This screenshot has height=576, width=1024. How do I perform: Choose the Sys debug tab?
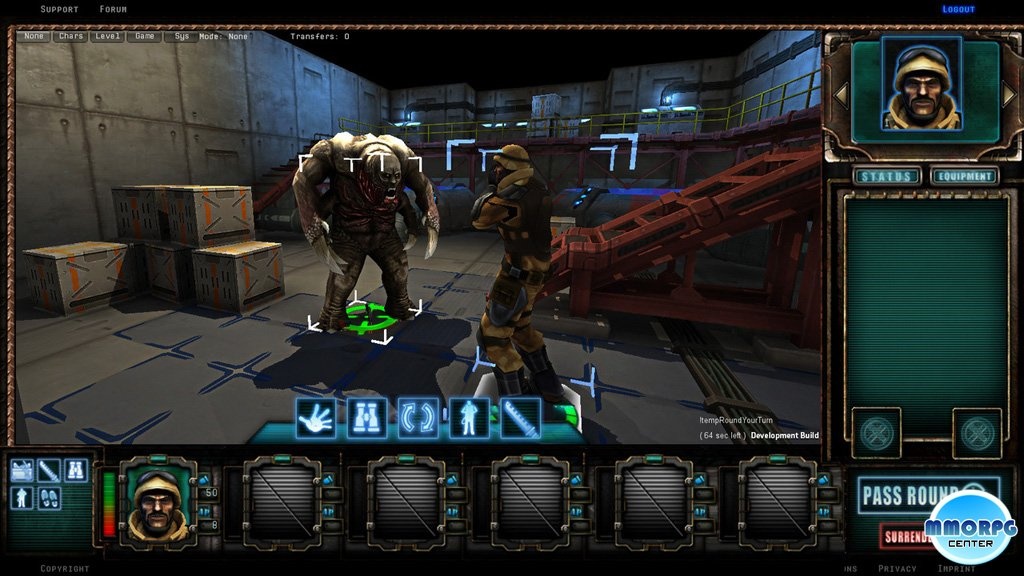181,36
